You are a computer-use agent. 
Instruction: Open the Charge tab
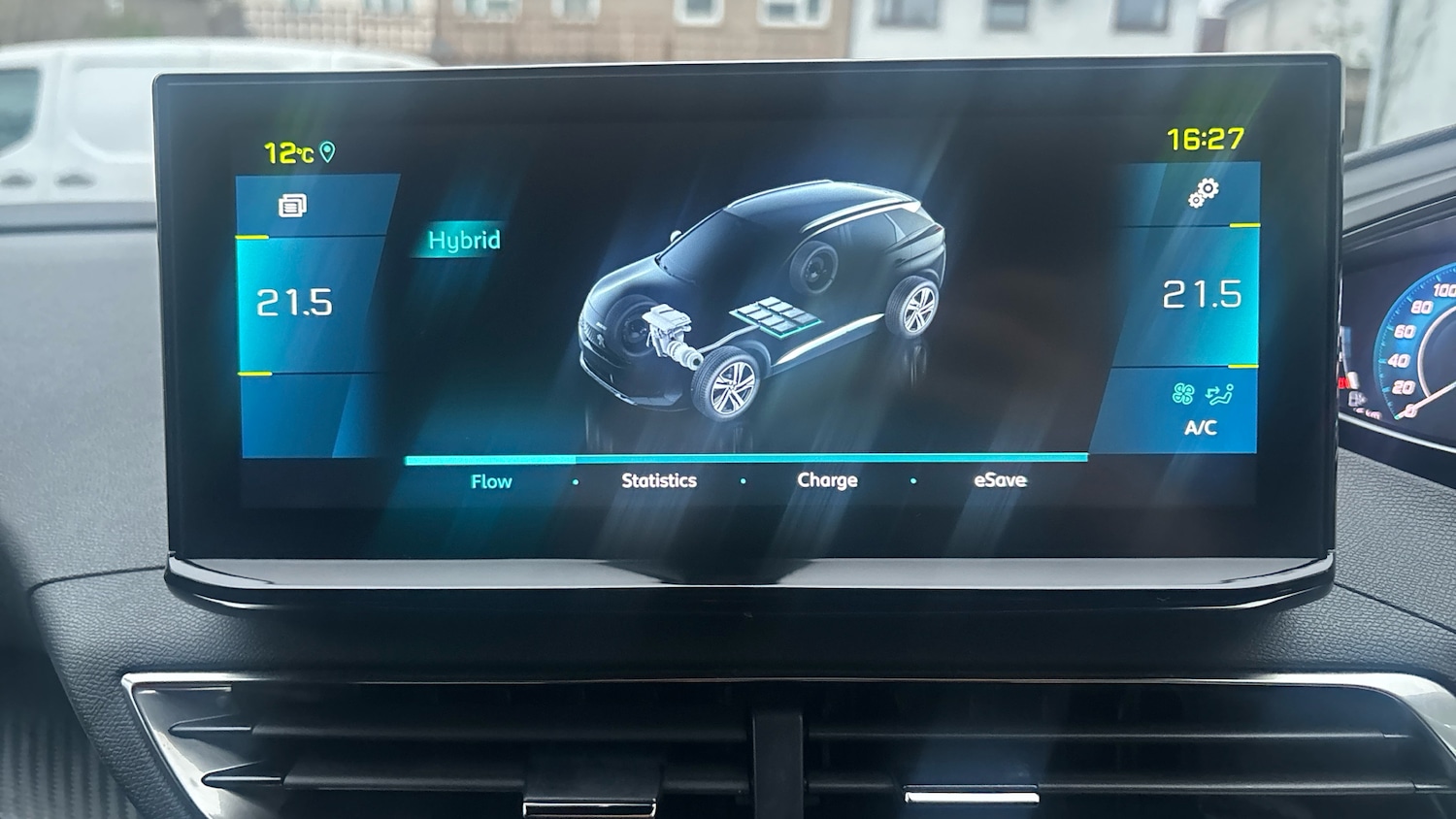pyautogui.click(x=826, y=479)
